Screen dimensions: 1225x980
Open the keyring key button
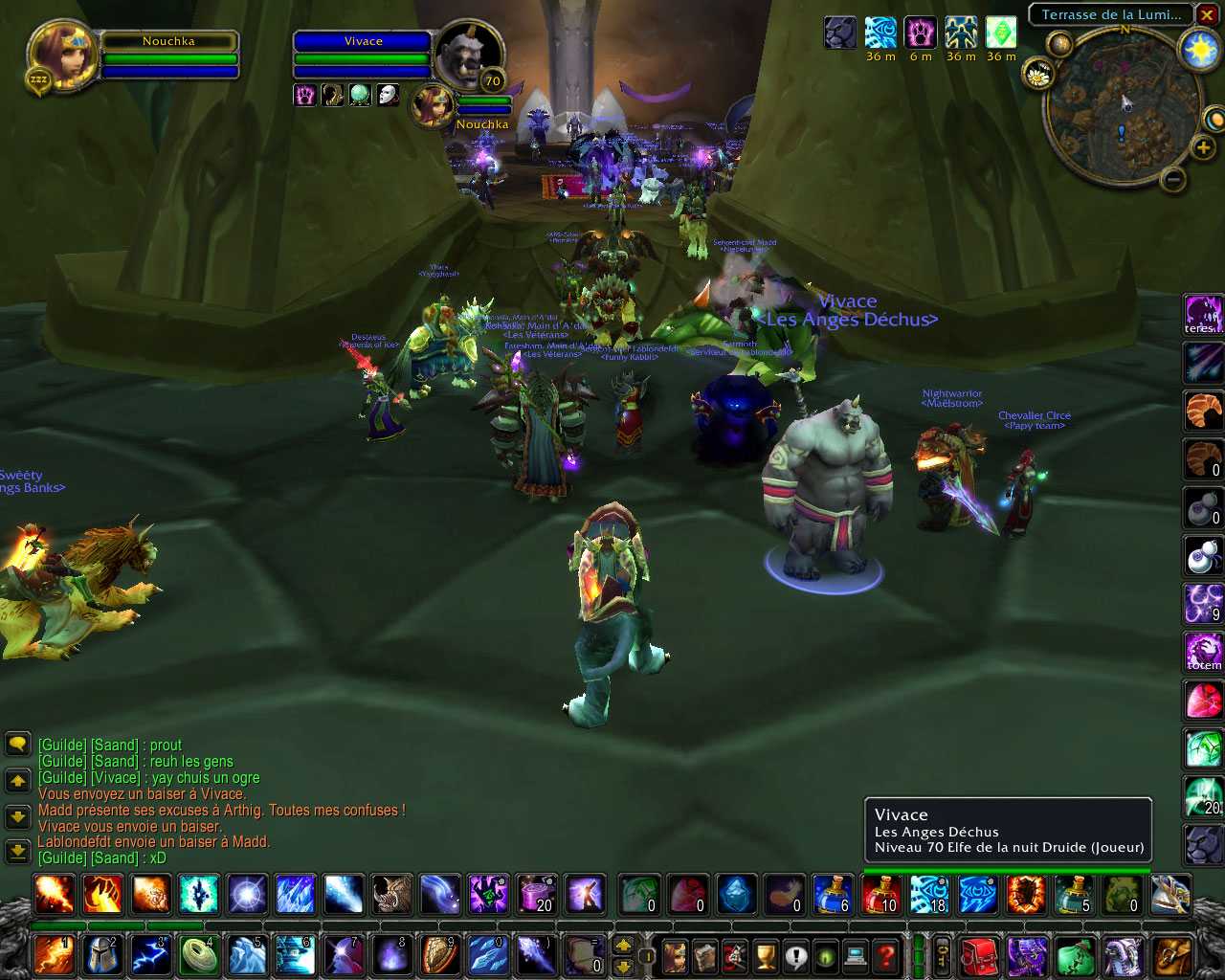tap(943, 955)
